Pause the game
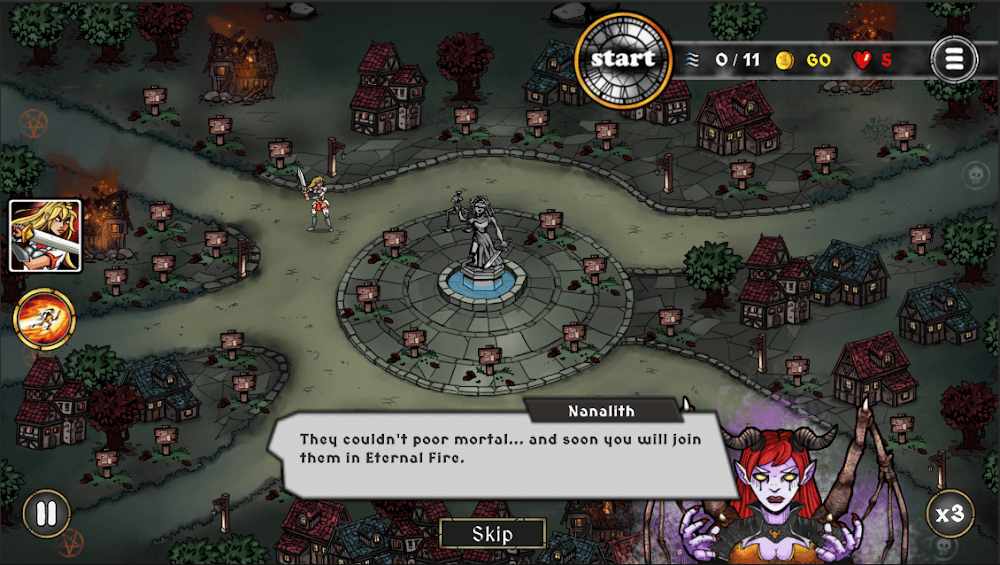Image resolution: width=1000 pixels, height=565 pixels. (46, 514)
